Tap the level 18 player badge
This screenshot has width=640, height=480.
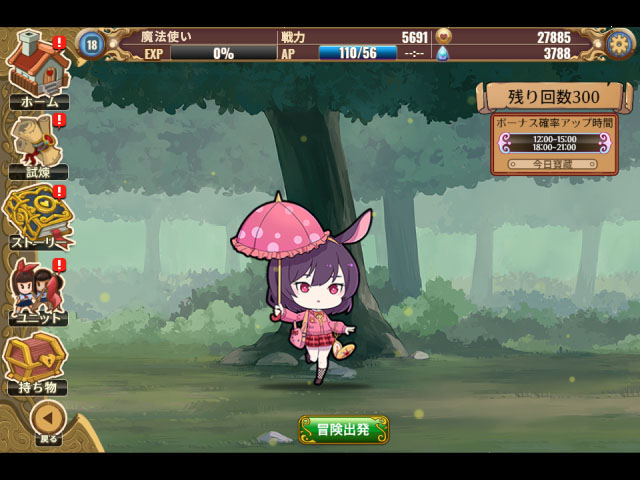[x=92, y=44]
